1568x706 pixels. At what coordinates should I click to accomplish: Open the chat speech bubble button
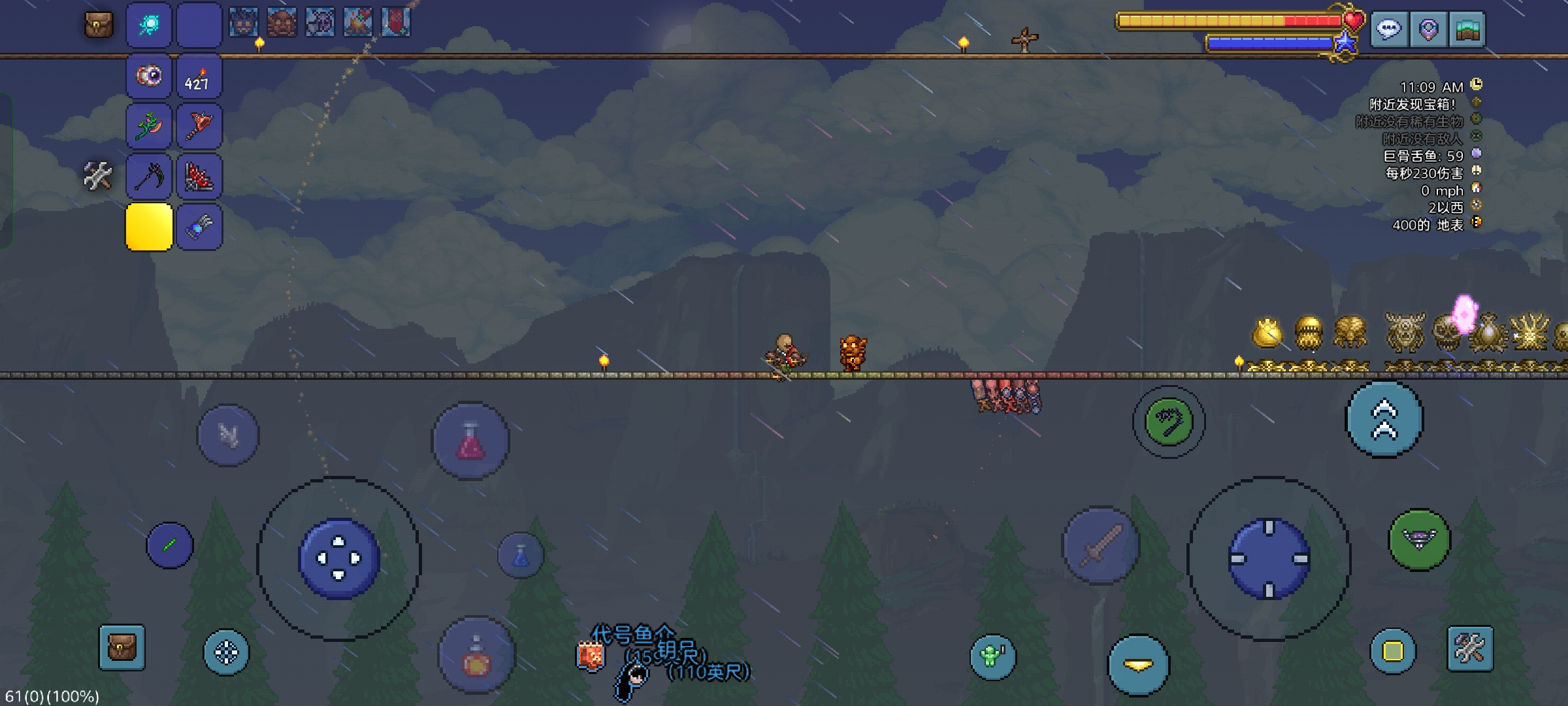[1388, 29]
